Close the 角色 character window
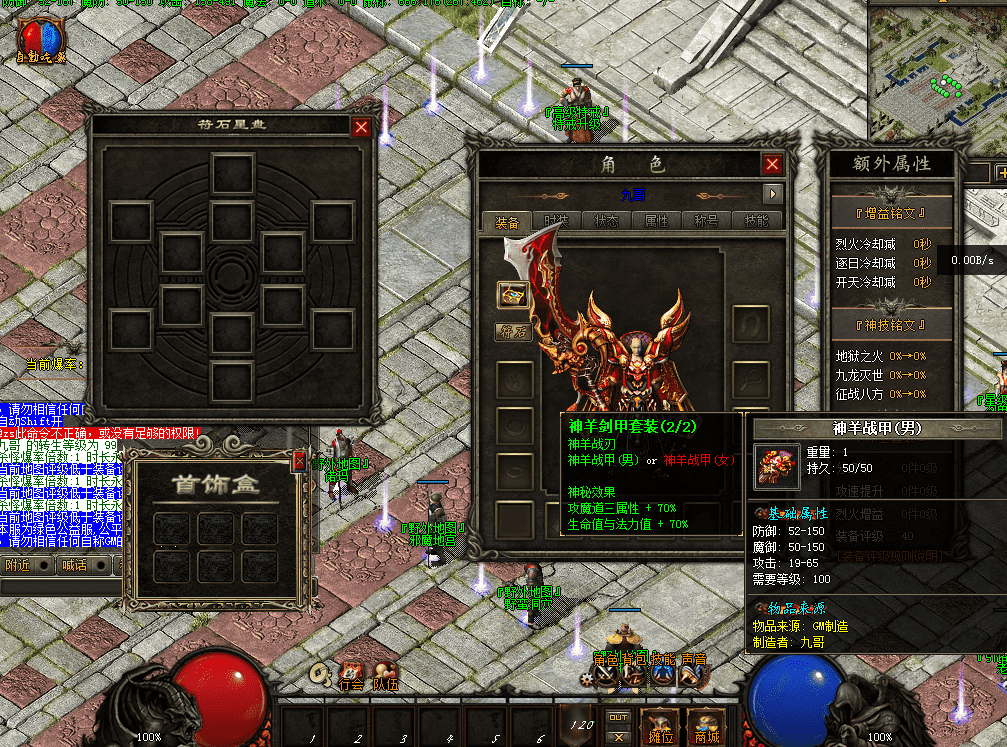The image size is (1007, 747). 772,165
